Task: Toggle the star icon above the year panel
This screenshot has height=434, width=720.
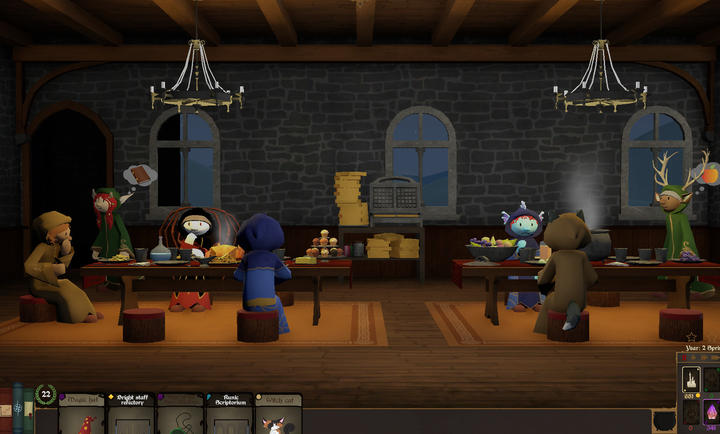Action: click(x=692, y=337)
